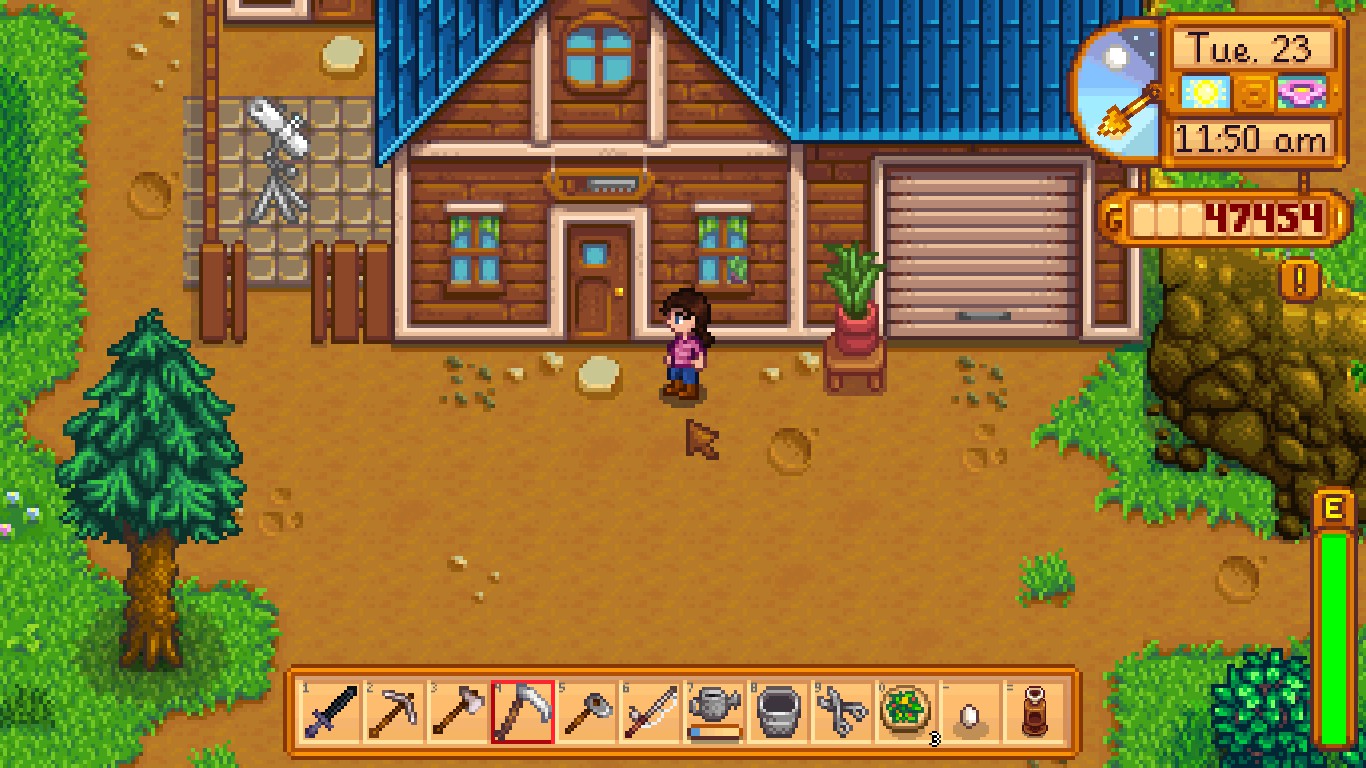The image size is (1366, 768).
Task: Select the shears slot
Action: coord(842,712)
